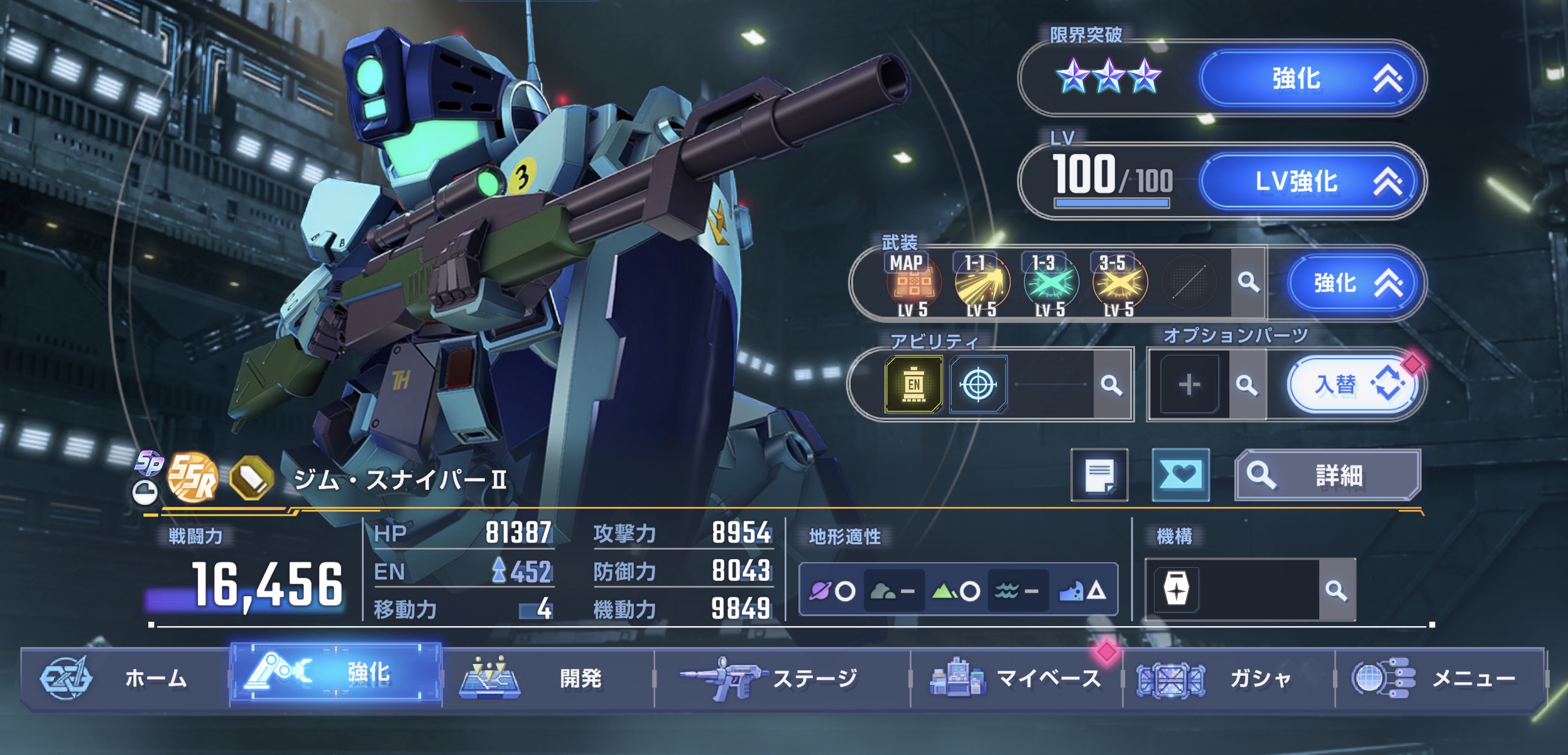Tap the 入替 swap button

tap(1351, 384)
